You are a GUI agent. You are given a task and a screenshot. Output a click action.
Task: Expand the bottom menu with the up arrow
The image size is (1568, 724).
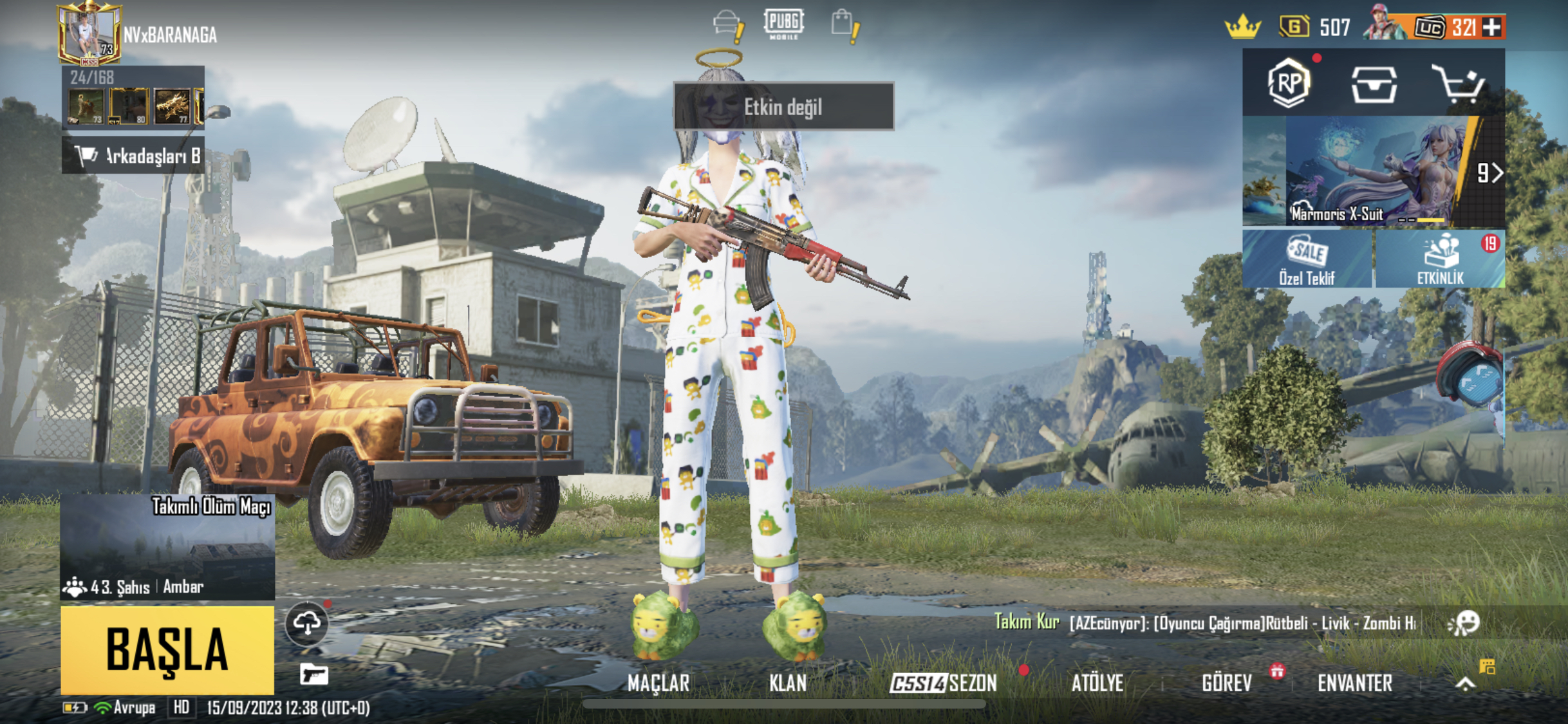point(1465,683)
